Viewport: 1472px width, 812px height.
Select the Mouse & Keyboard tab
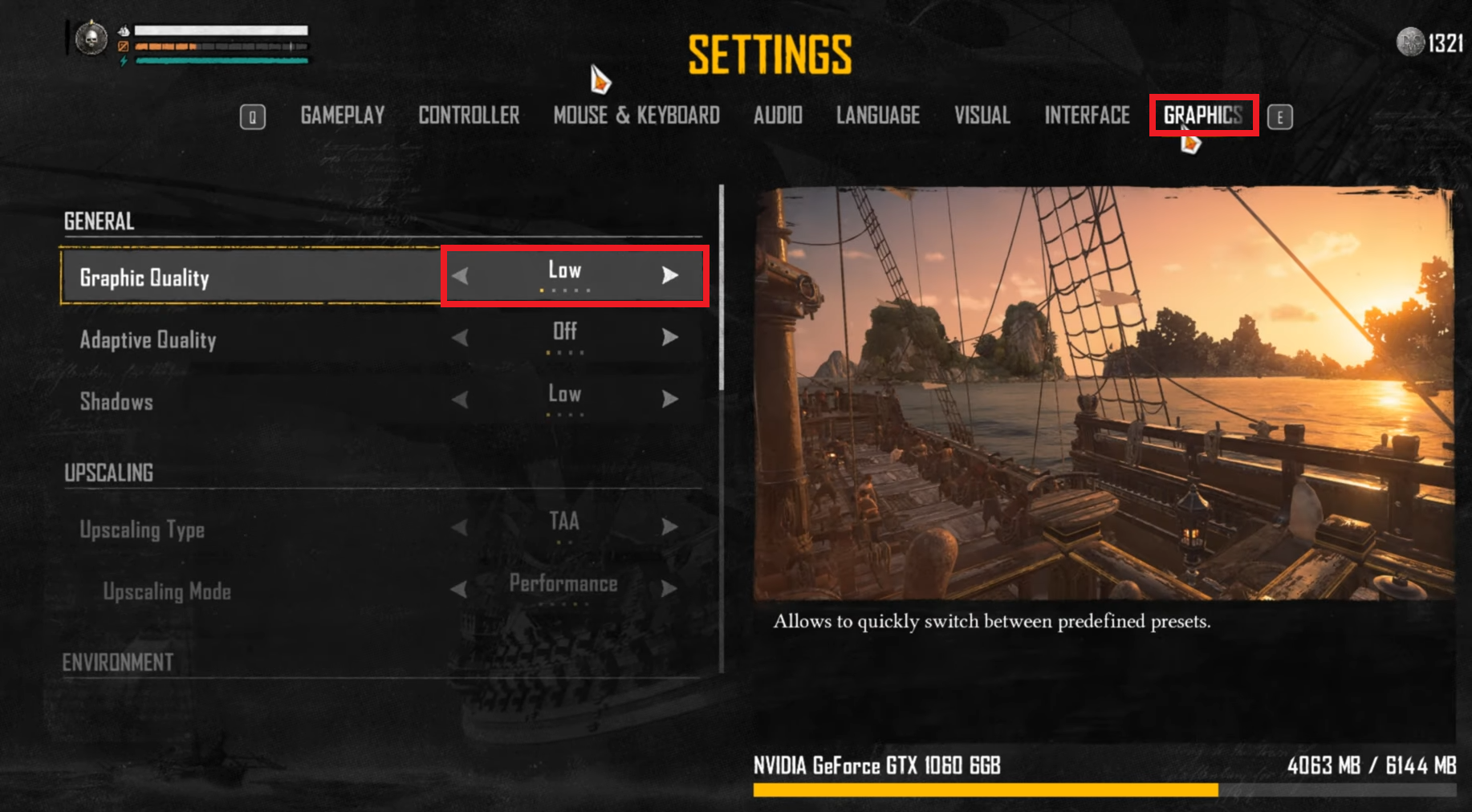click(x=636, y=116)
